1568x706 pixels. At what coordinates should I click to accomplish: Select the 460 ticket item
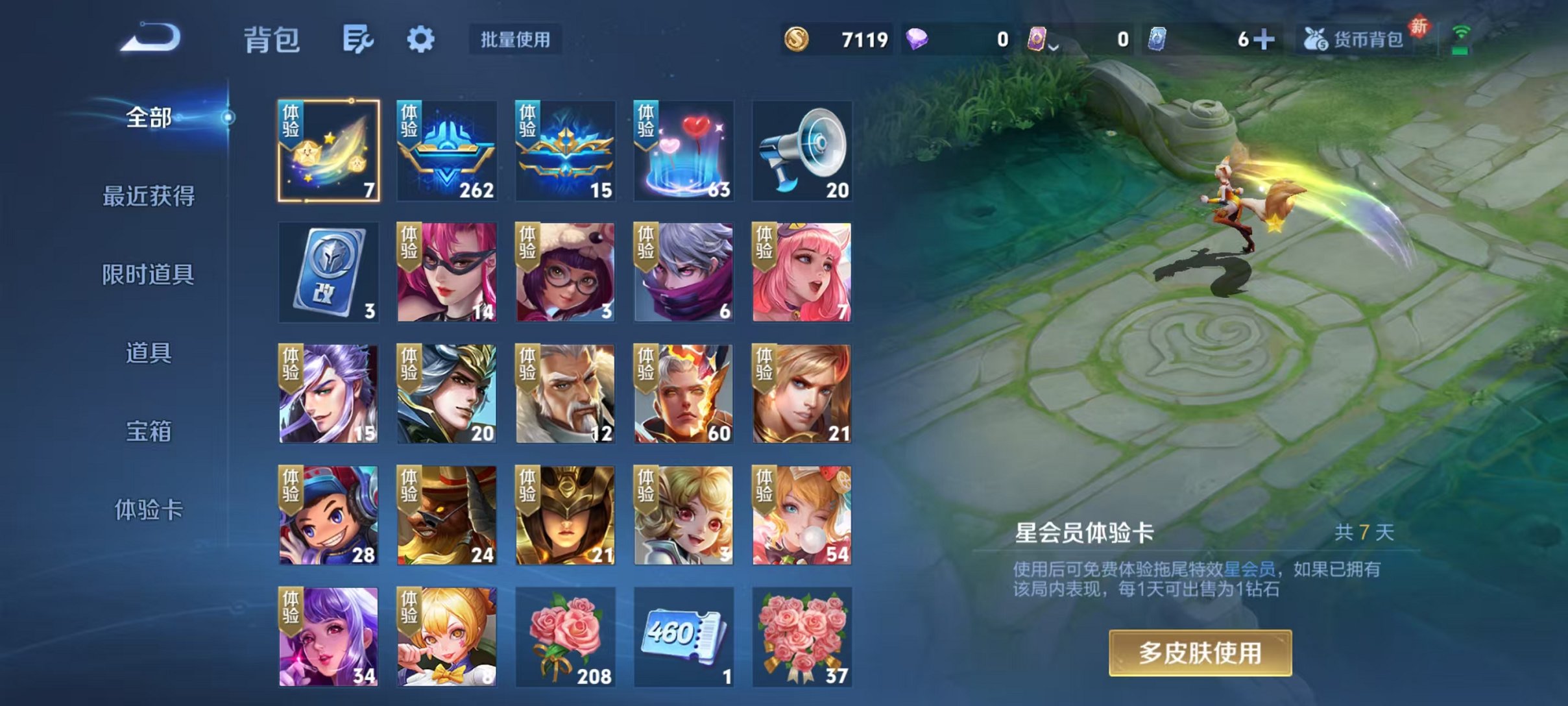pos(682,637)
